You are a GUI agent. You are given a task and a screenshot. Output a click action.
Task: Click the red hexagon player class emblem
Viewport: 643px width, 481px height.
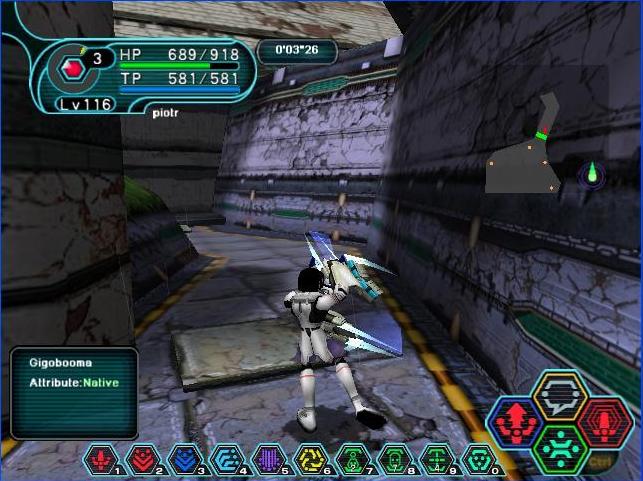[71, 69]
